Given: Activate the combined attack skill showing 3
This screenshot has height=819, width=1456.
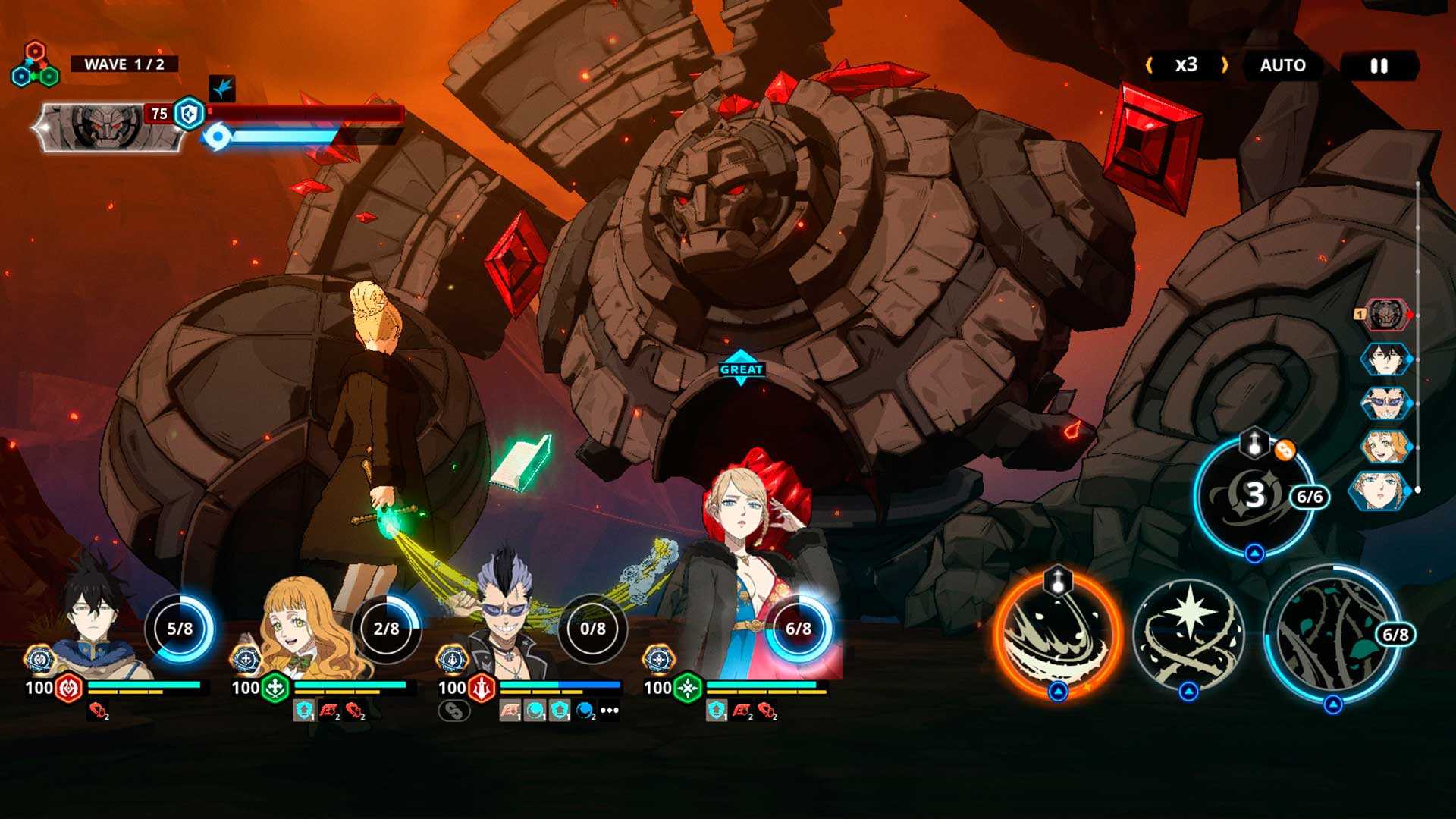Looking at the screenshot, I should tap(1254, 496).
